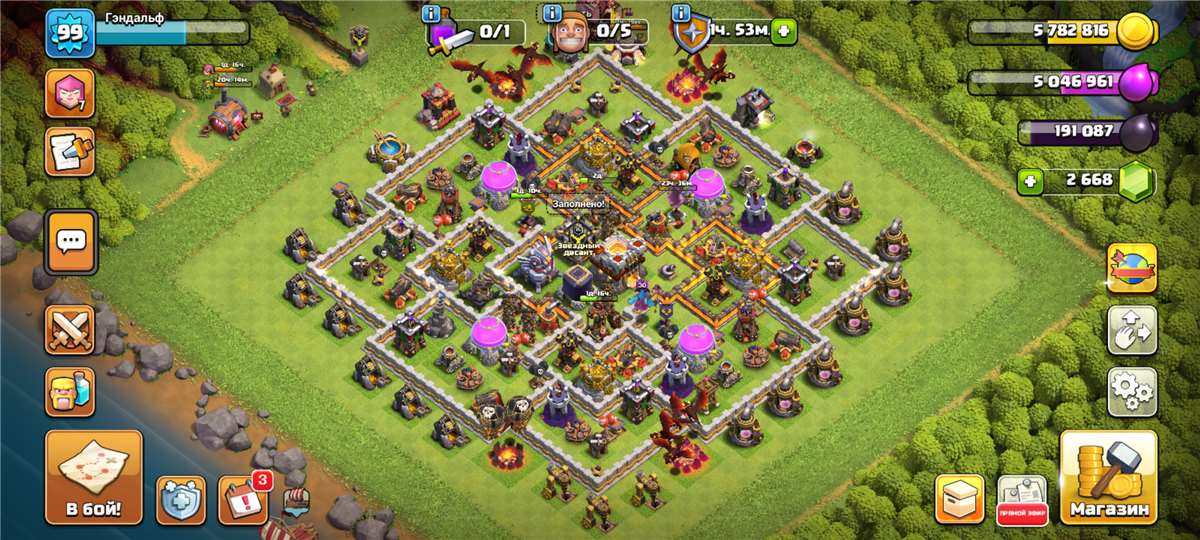Open the barbarian and potion army training button
This screenshot has width=1200, height=540.
pyautogui.click(x=70, y=391)
